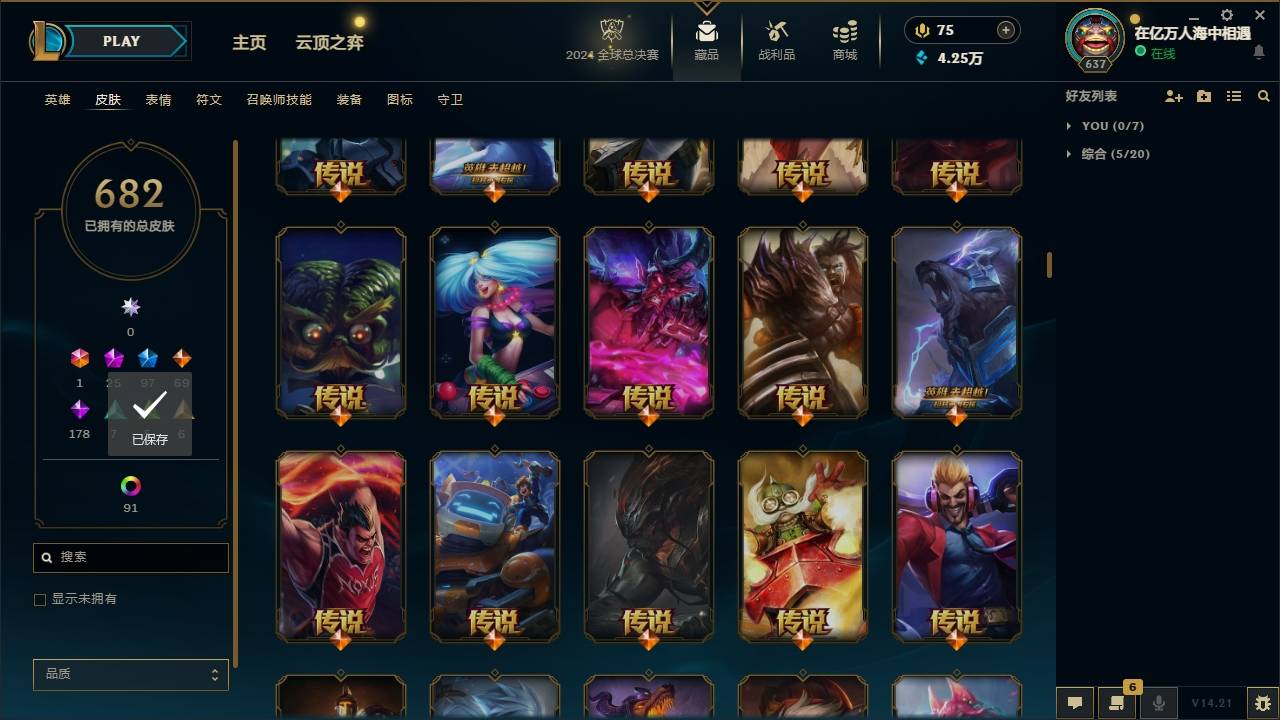The width and height of the screenshot is (1280, 720).
Task: Click the PLAY button
Action: (x=121, y=41)
